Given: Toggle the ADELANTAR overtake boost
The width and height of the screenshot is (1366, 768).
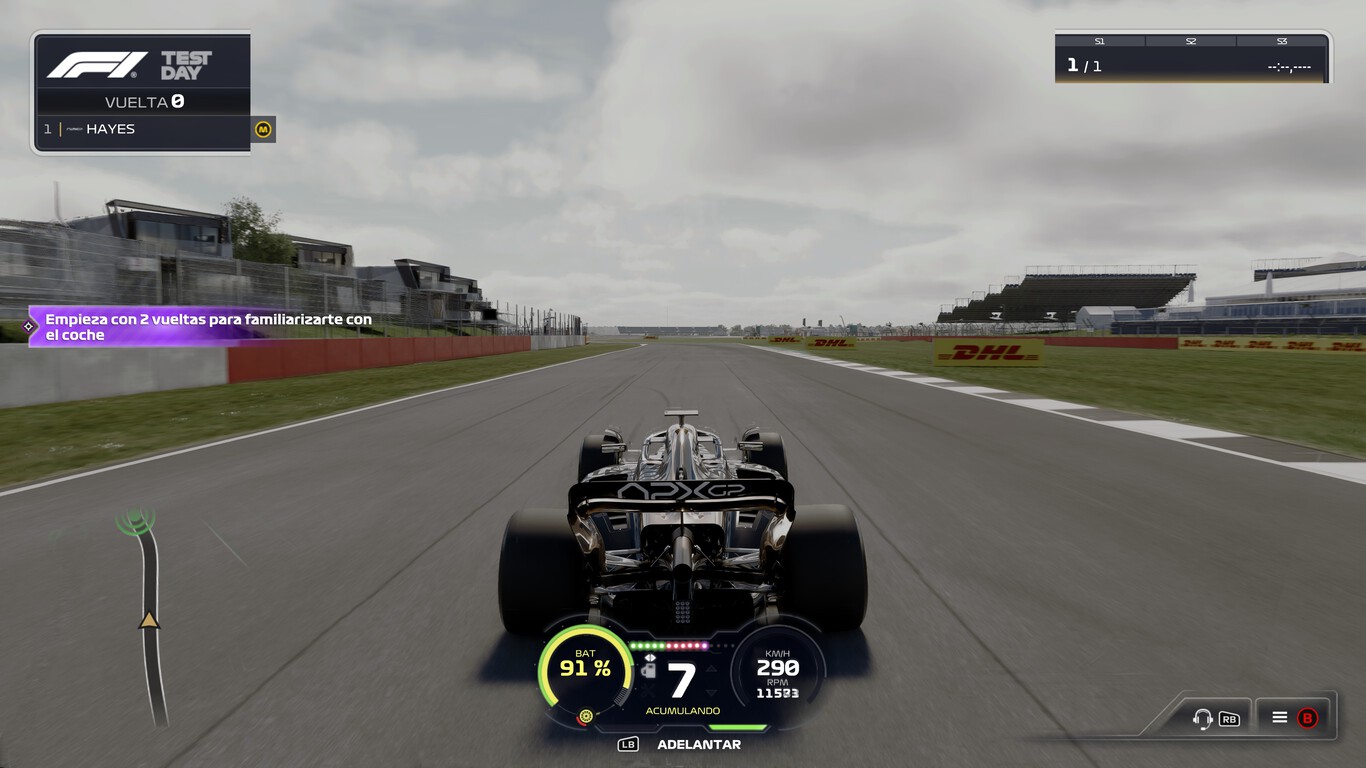Looking at the screenshot, I should click(699, 745).
